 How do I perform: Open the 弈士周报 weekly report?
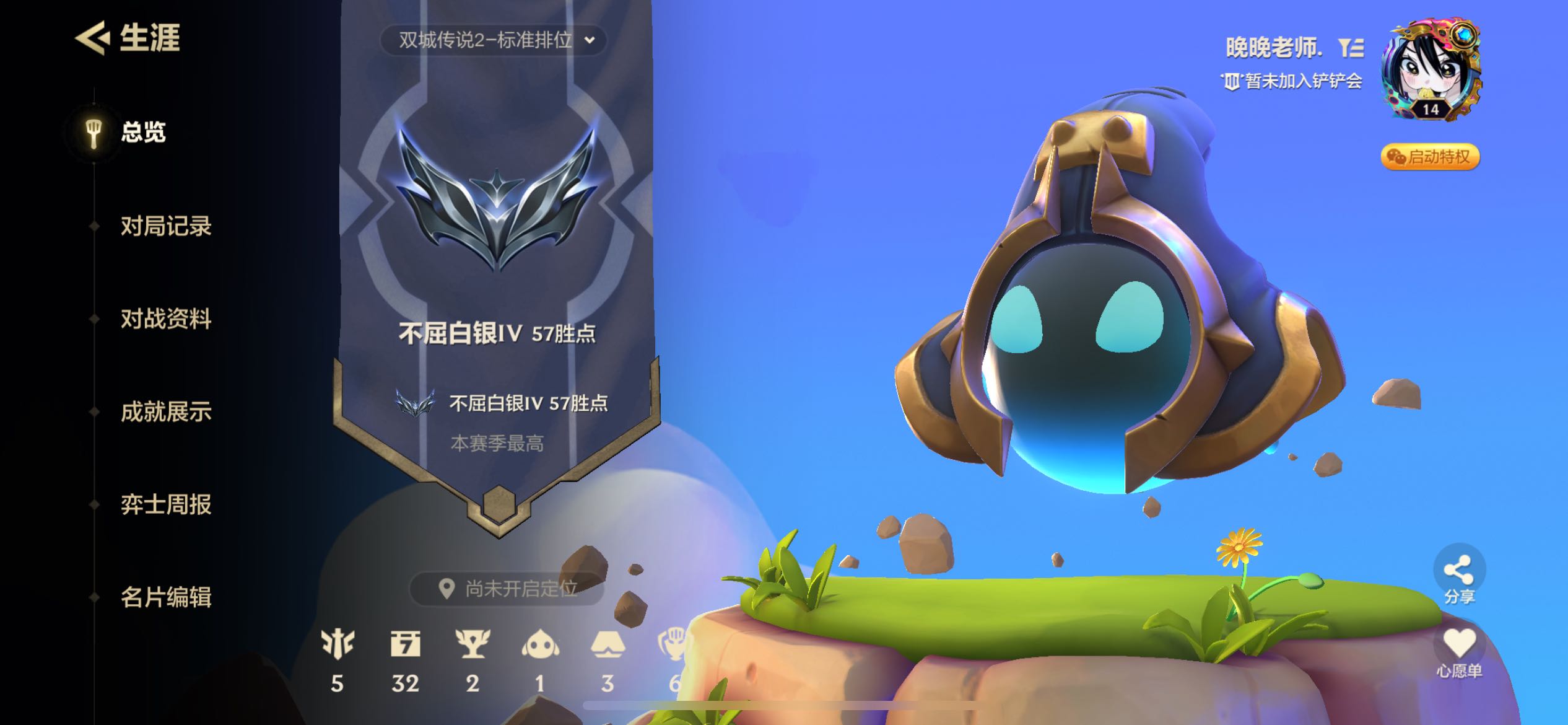tap(165, 504)
